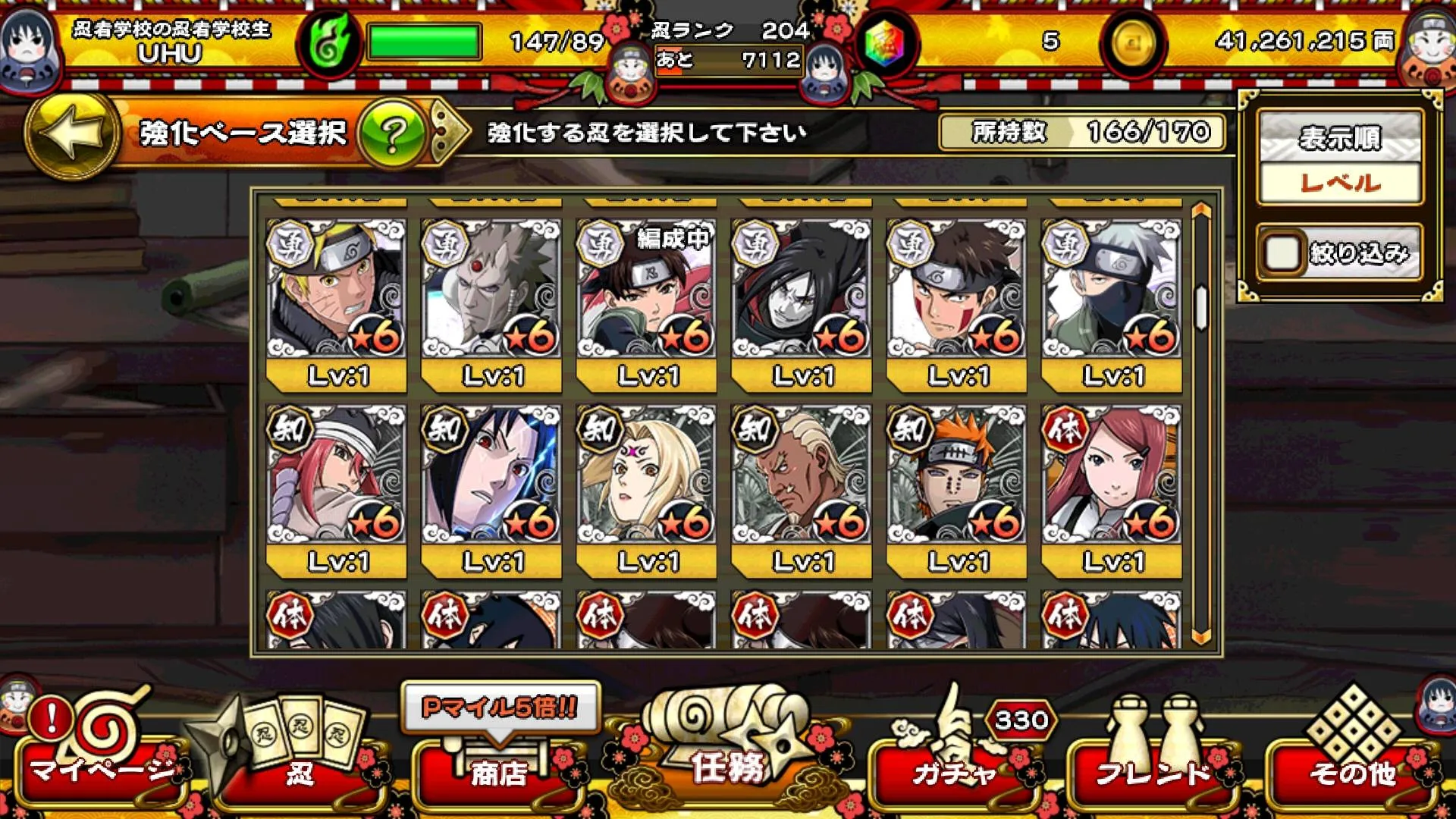
Task: Click the 強化ベース選択 title banner
Action: point(243,133)
